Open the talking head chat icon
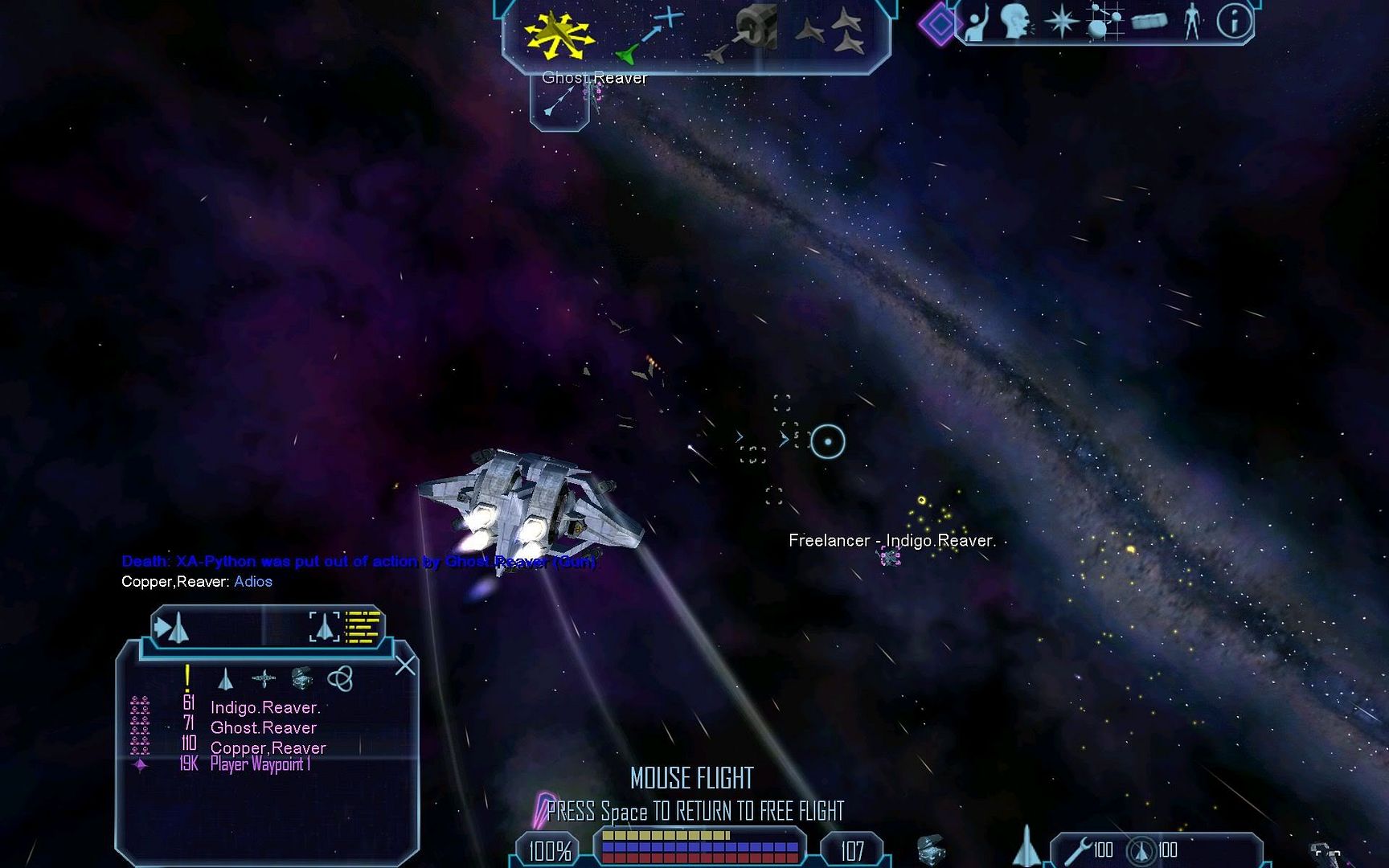Screen dimensions: 1389x868 1016,22
